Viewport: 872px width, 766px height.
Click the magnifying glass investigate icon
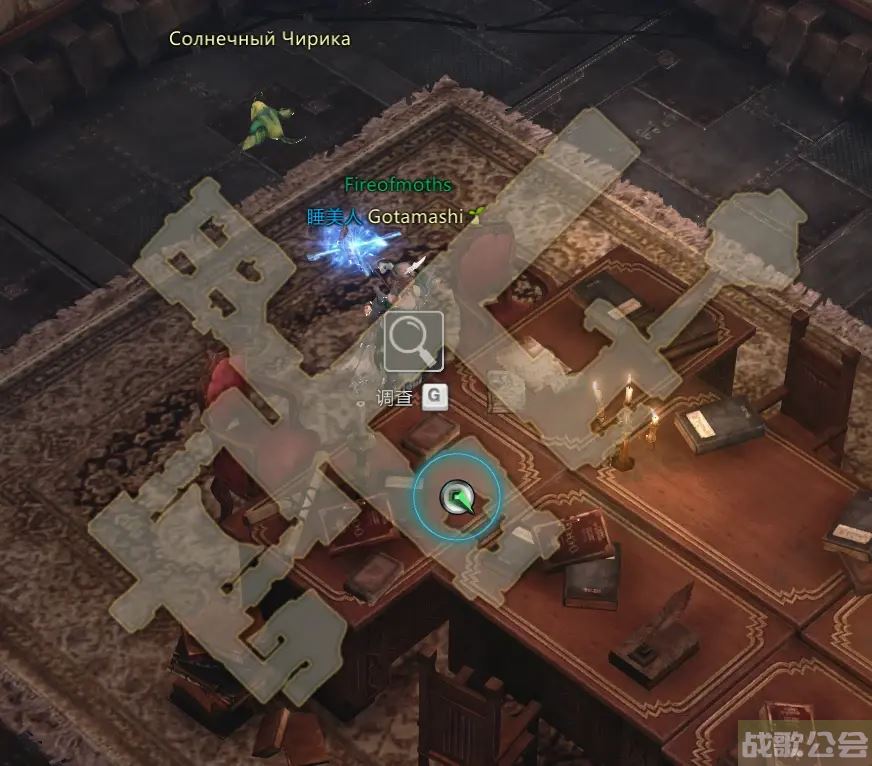coord(413,342)
